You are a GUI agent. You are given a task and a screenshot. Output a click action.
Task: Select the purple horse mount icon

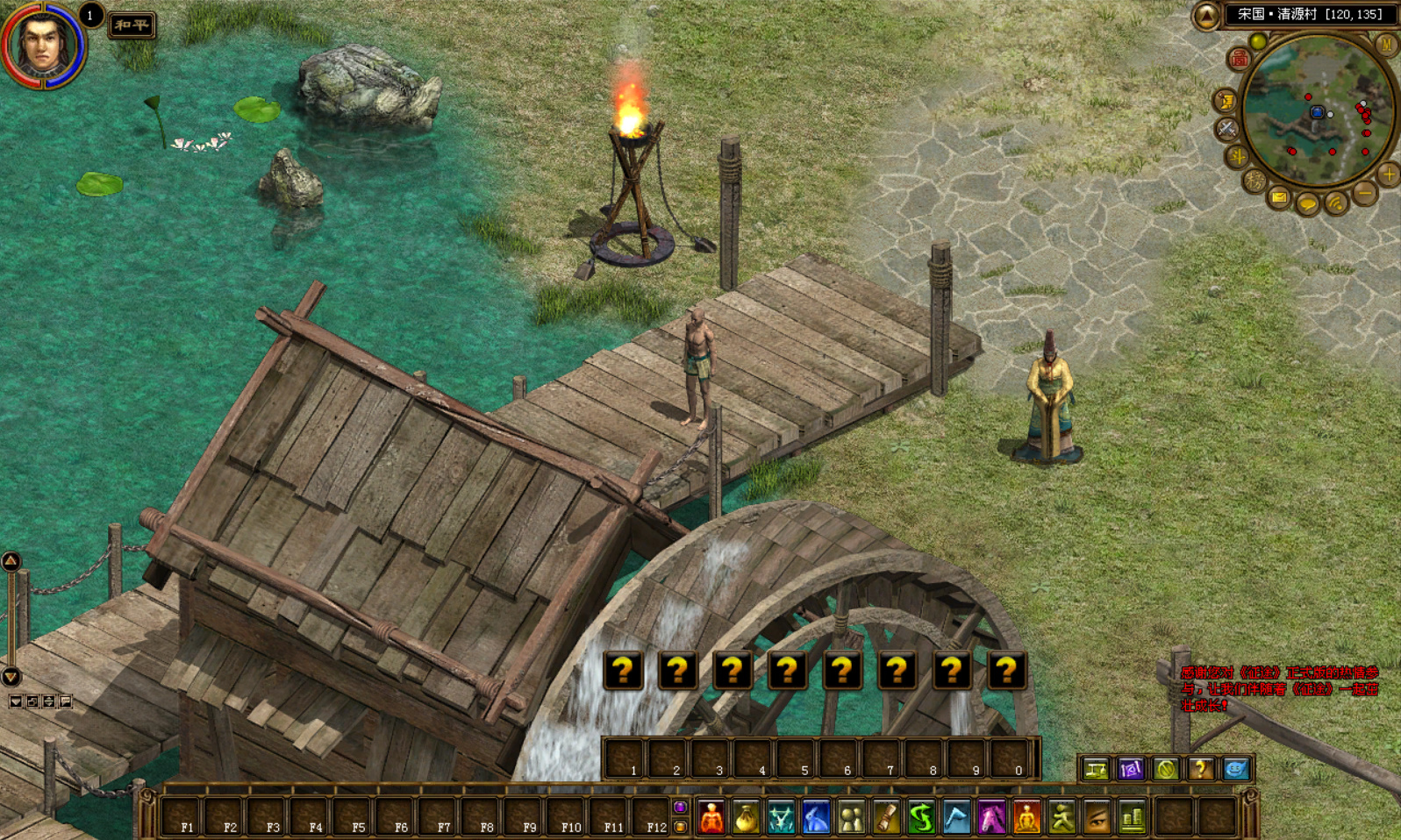coord(991,818)
